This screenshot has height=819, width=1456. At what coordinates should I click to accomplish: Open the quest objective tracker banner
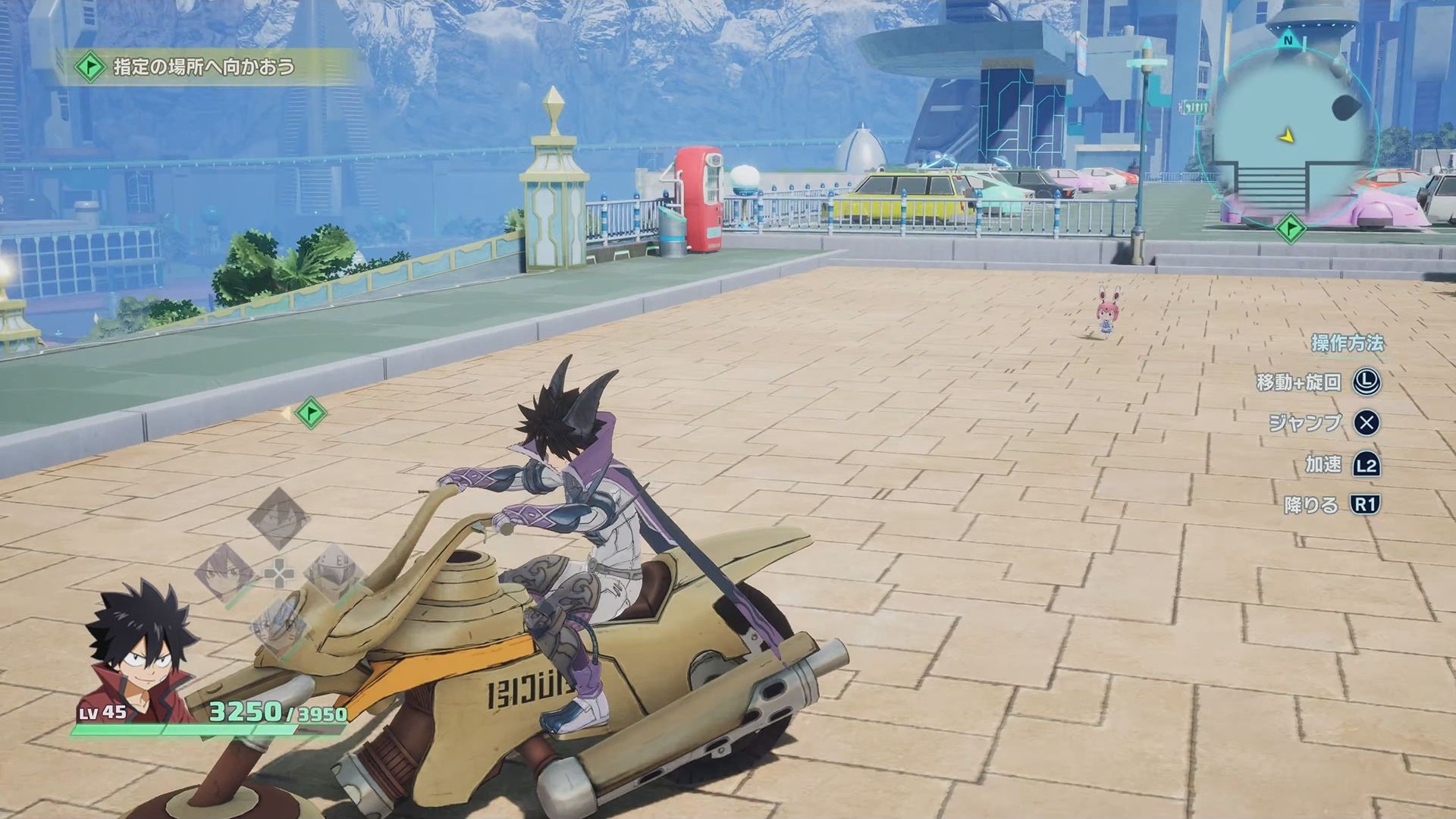click(203, 67)
